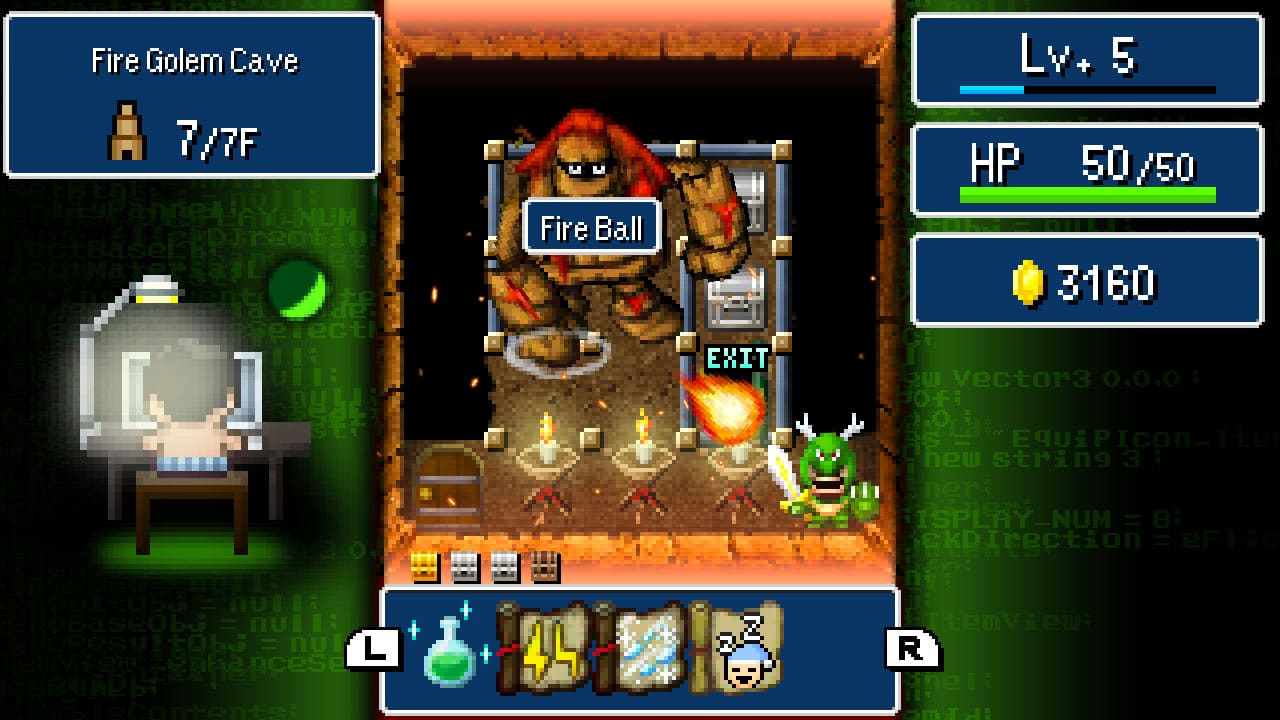Click the gold chest counter icon

pos(423,568)
